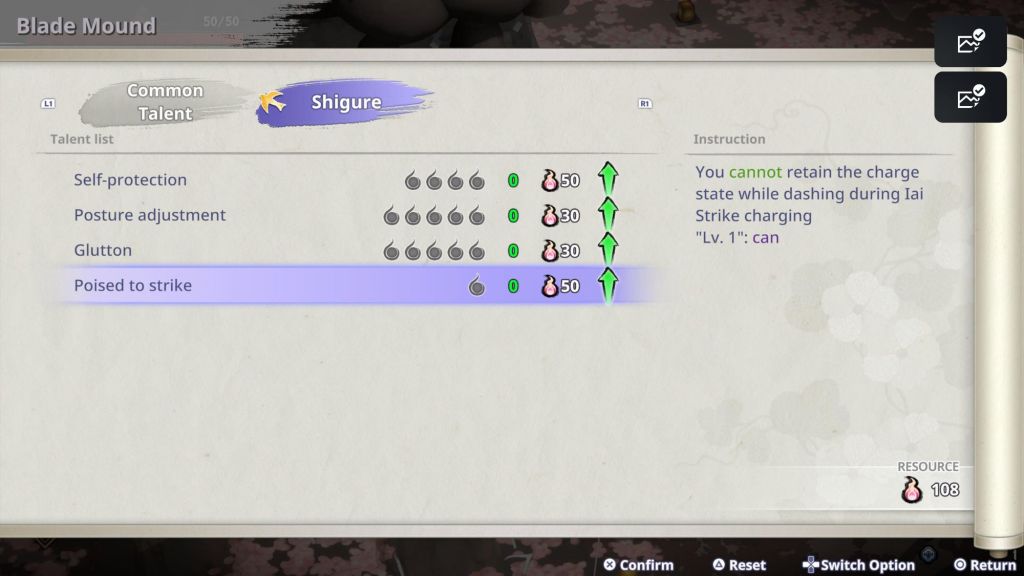Click the green upgrade arrow for Self-protection
The height and width of the screenshot is (576, 1024).
coord(608,180)
